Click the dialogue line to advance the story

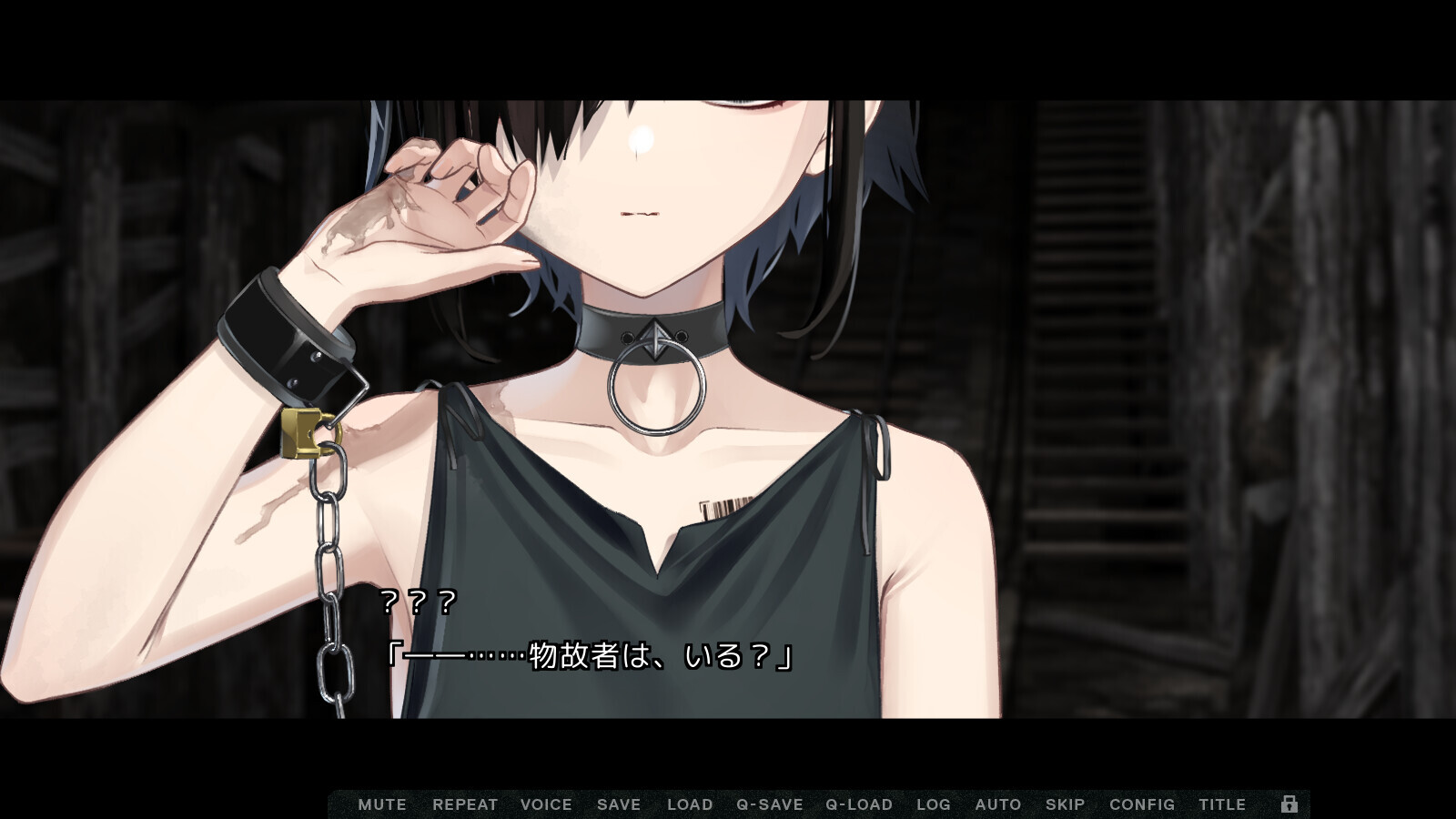pos(591,653)
